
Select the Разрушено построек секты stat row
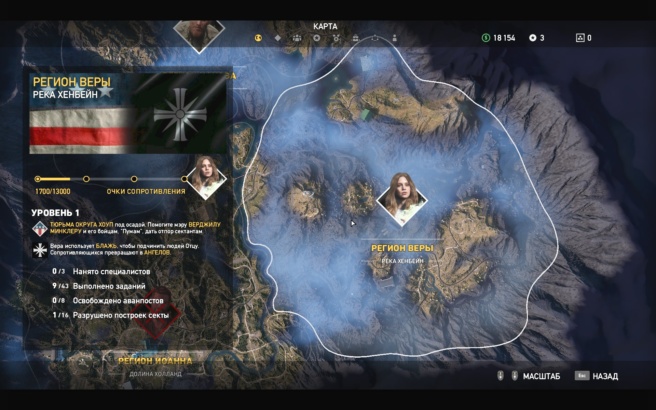click(x=111, y=314)
